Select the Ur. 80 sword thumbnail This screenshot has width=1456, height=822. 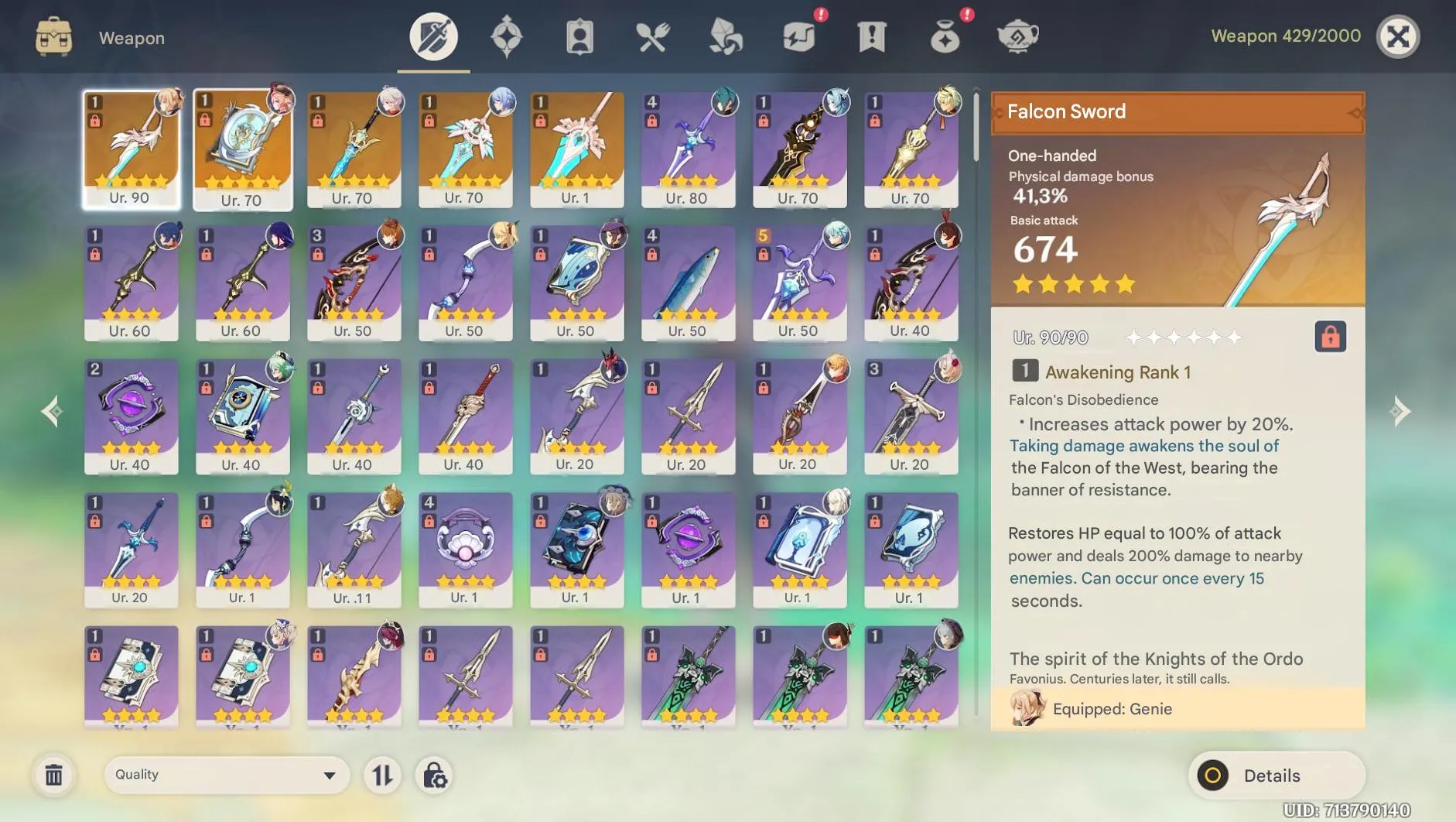(689, 147)
